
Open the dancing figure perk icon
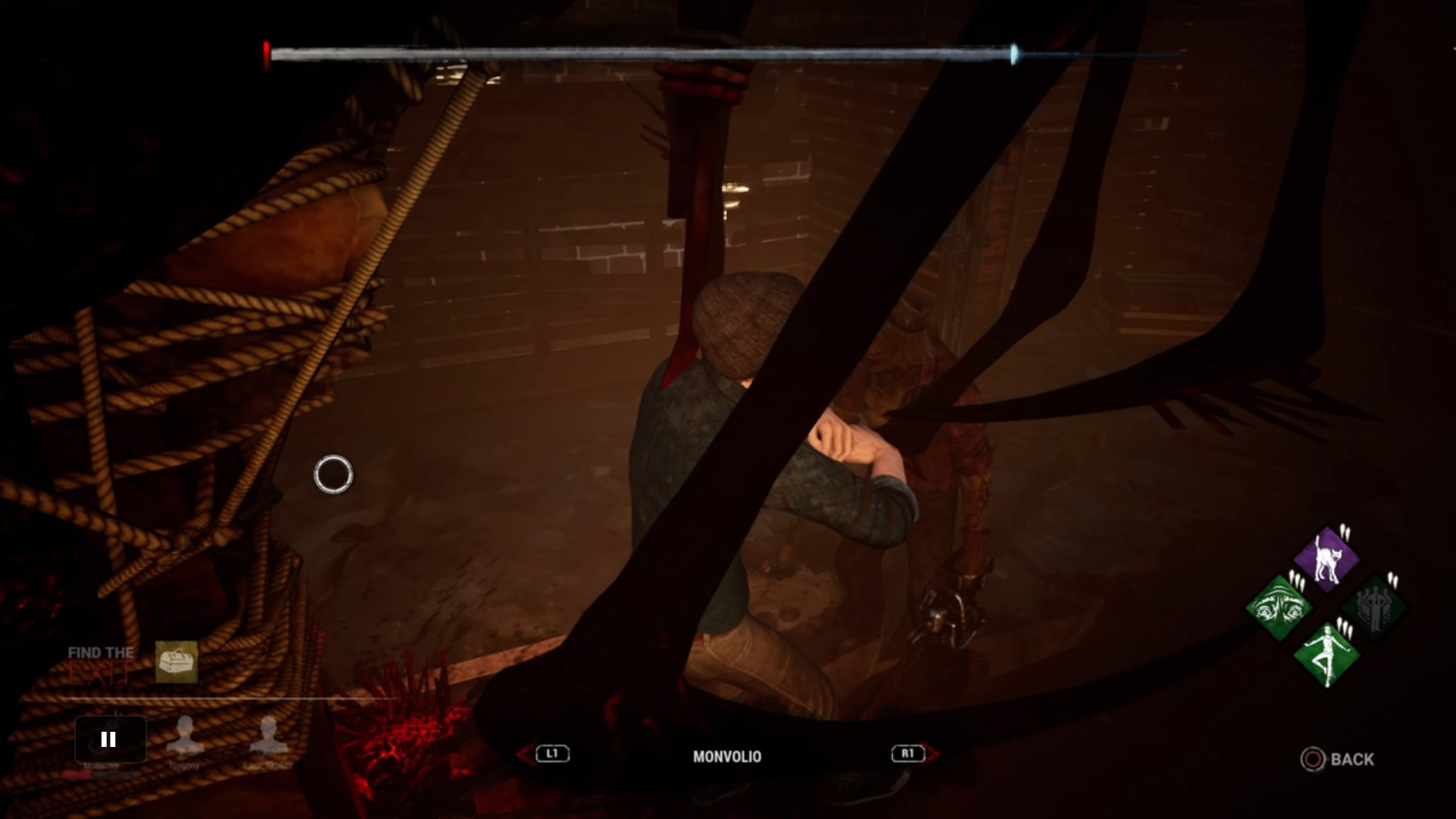coord(1328,654)
